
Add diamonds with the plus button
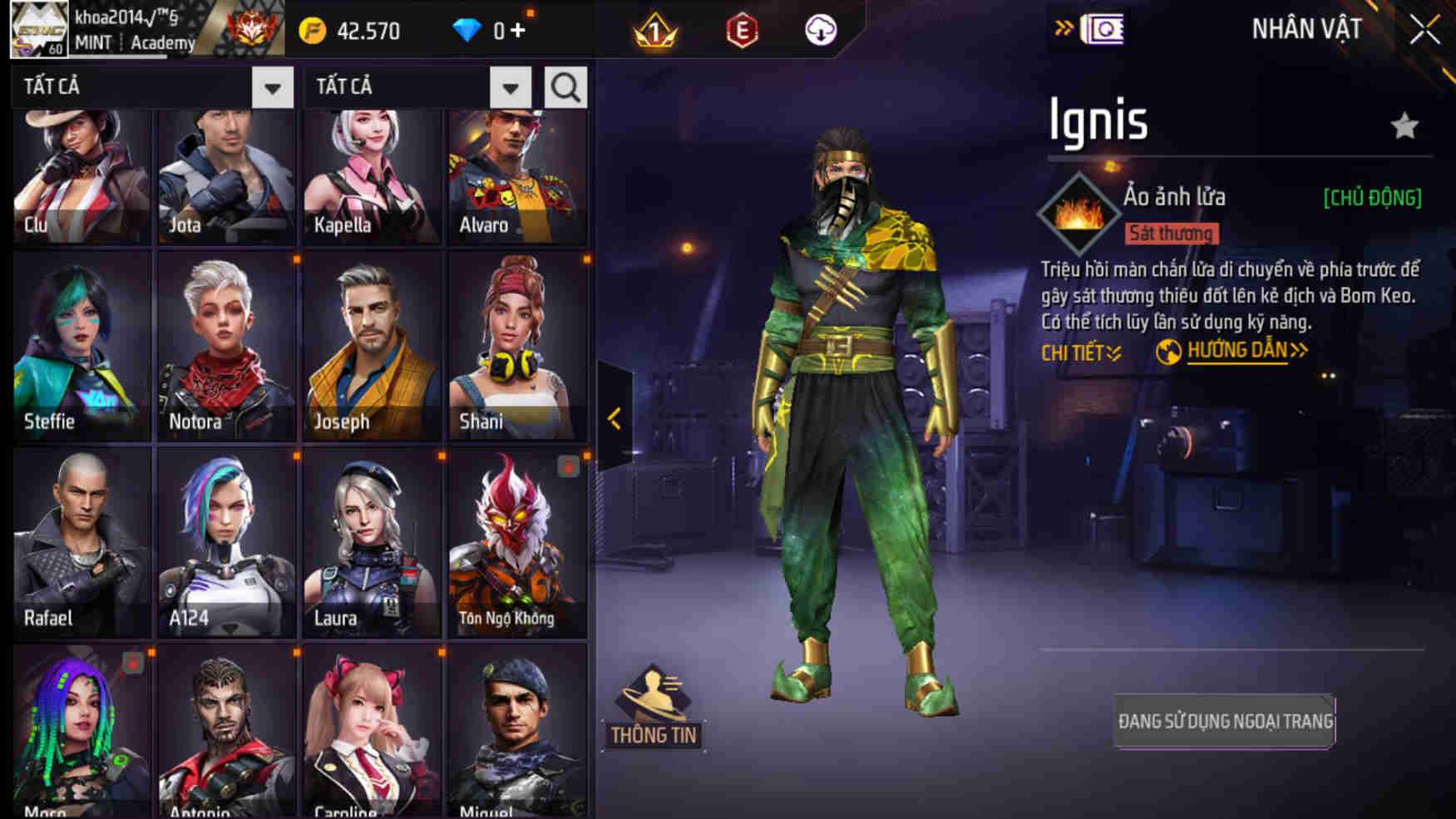(518, 31)
